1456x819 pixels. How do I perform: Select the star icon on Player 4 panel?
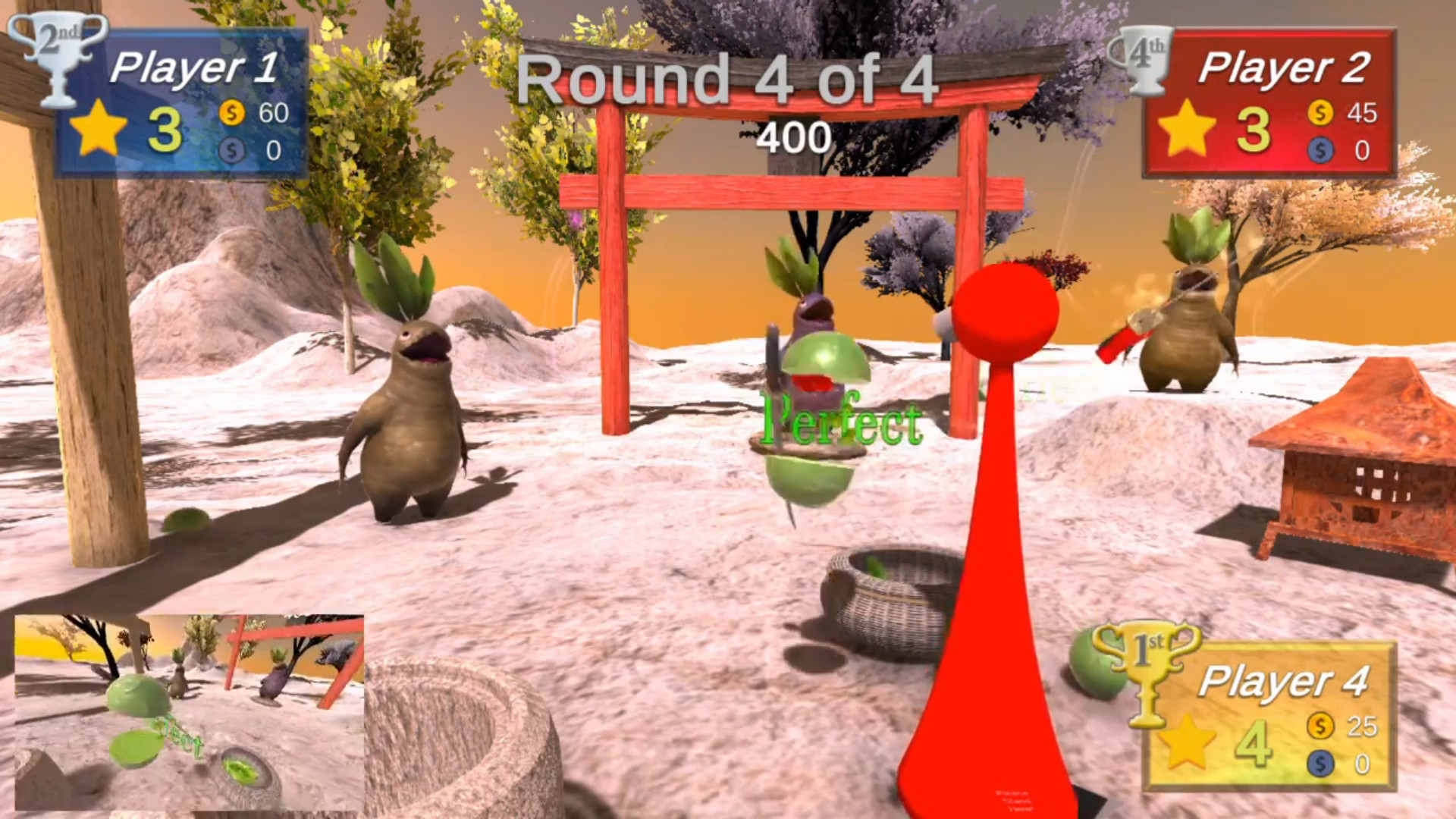1191,745
